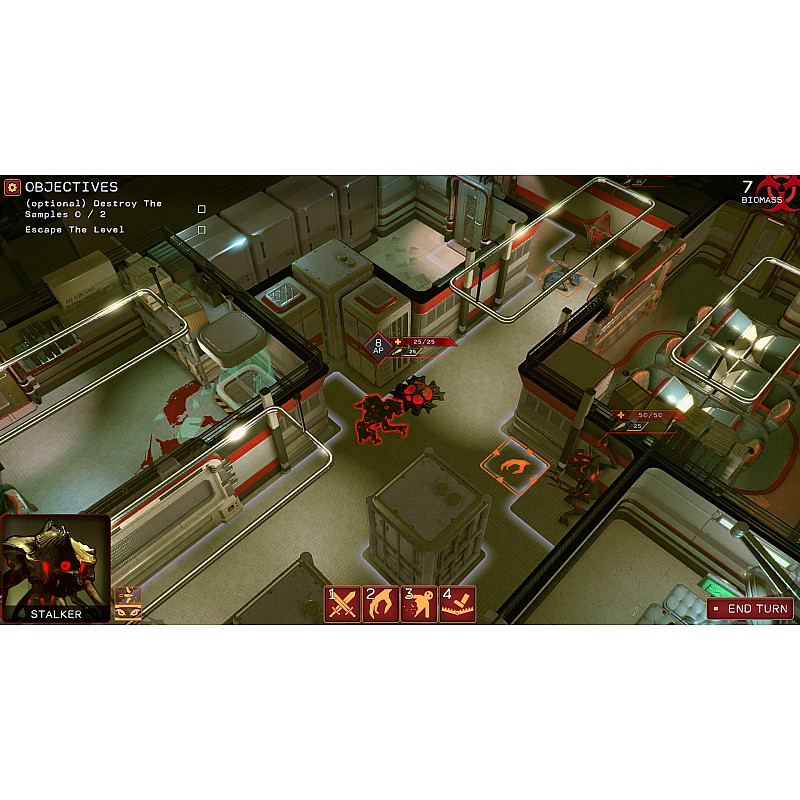
Task: Use the third ability with the stumbling figure
Action: pos(418,604)
